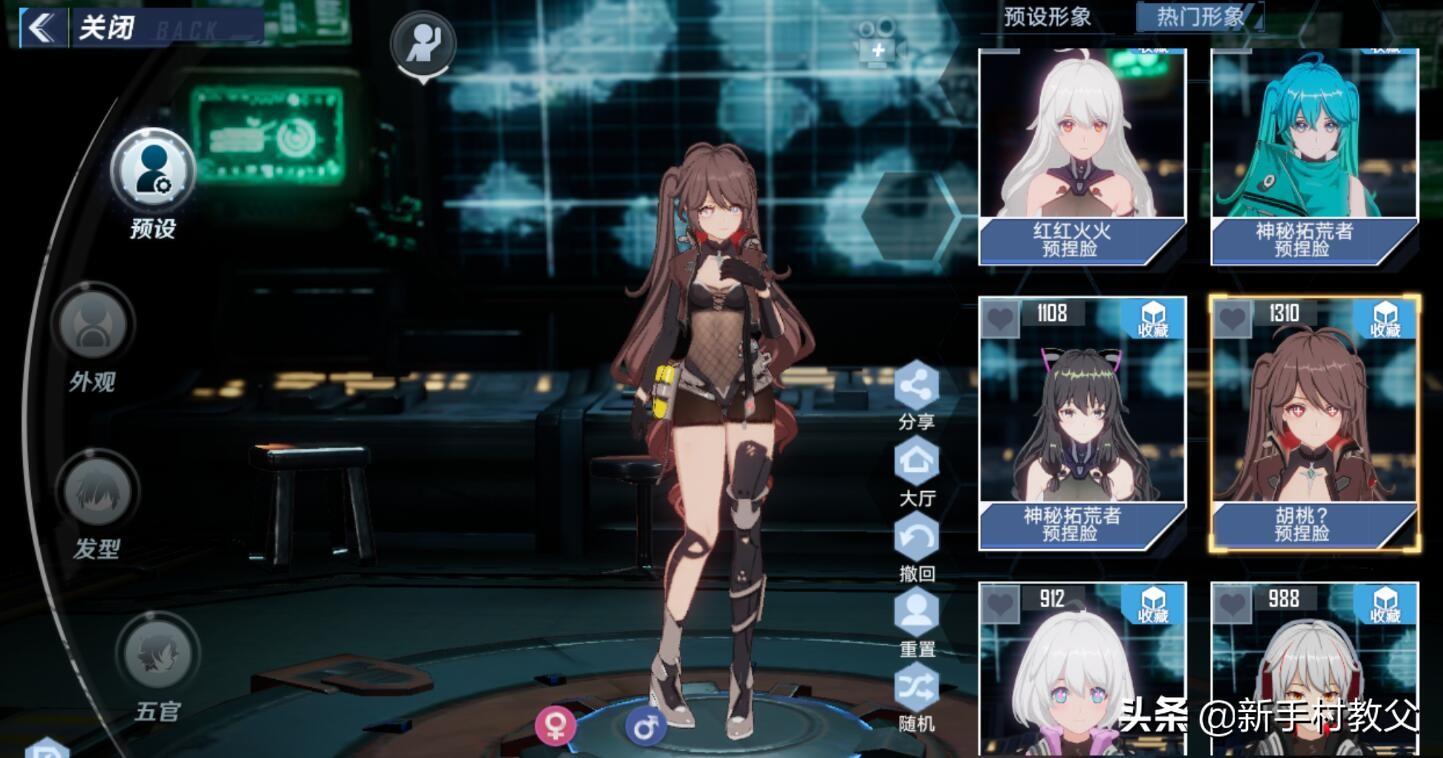This screenshot has width=1443, height=758.
Task: Open the 发型 hairstyle category
Action: (98, 492)
